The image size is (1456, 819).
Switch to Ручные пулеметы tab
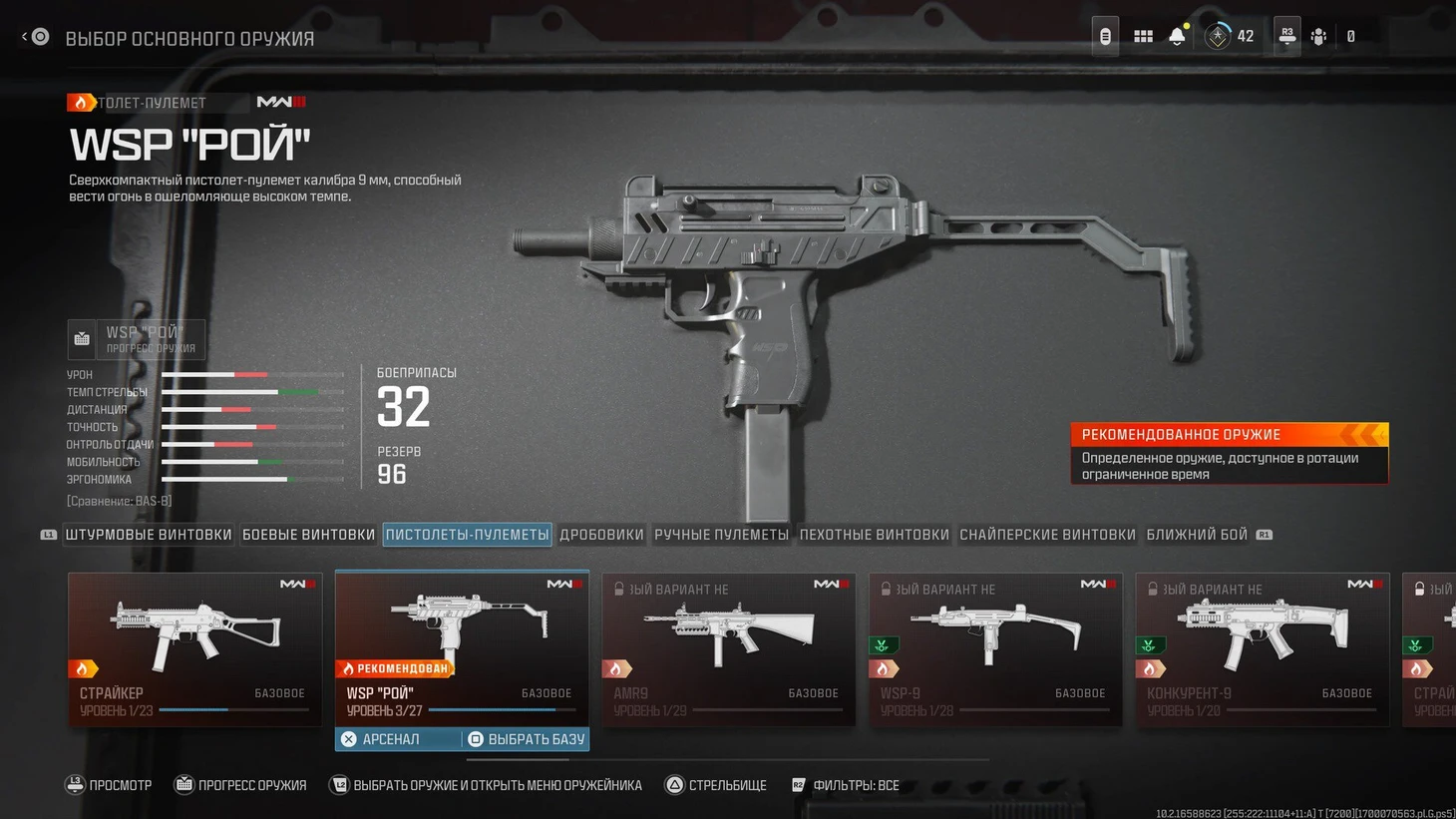tap(721, 535)
